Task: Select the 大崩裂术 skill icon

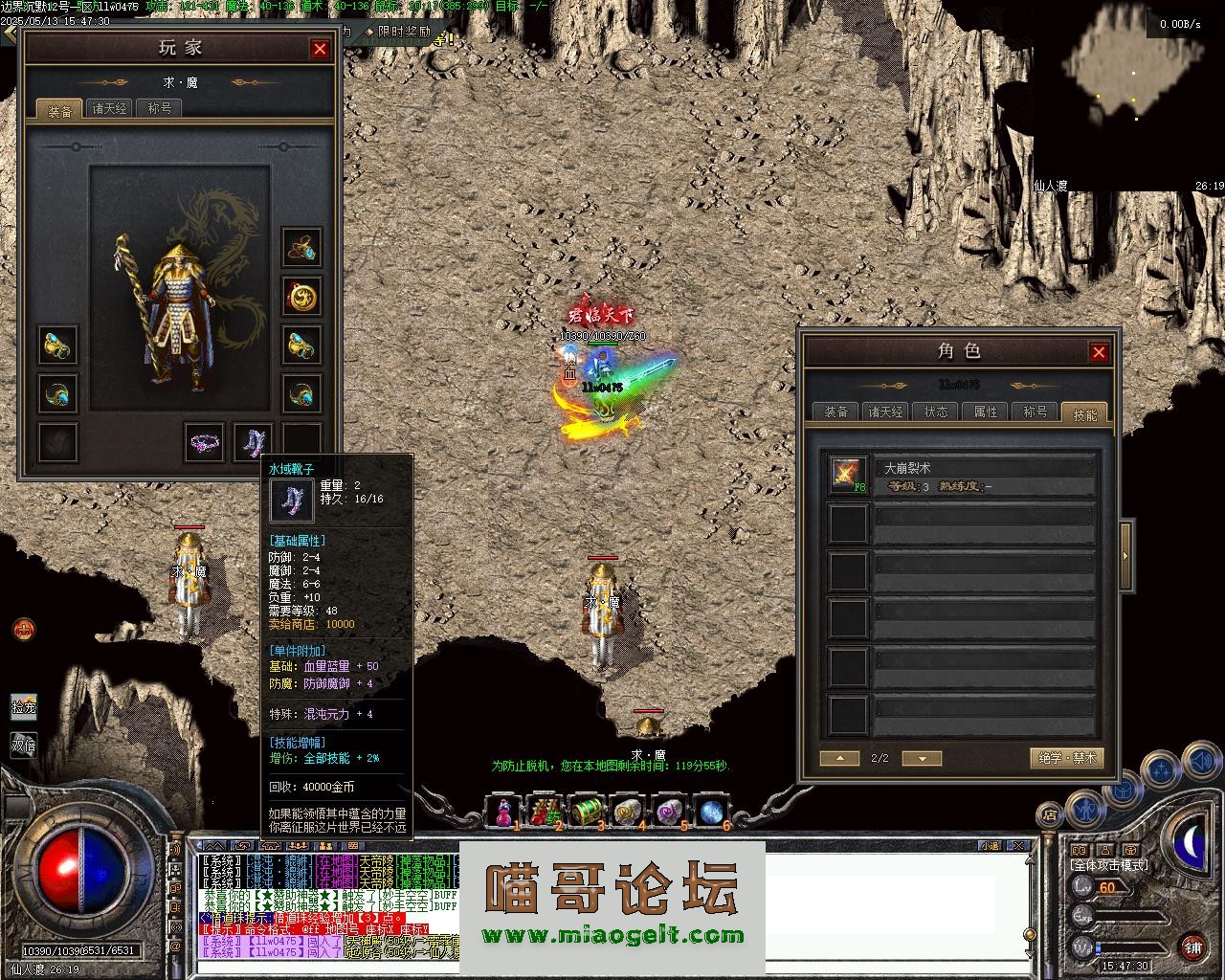Action: (848, 476)
